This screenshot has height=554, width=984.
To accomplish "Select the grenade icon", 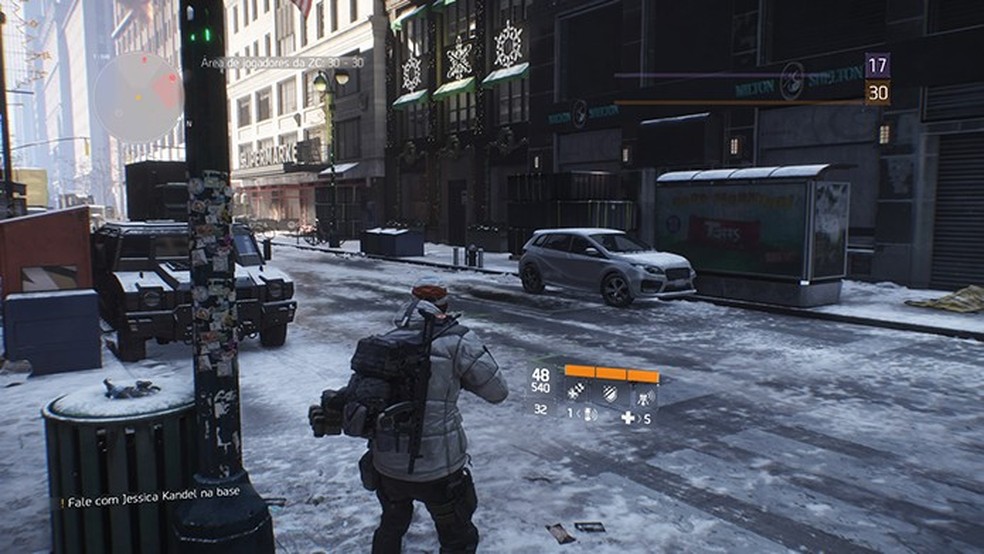I will tap(590, 414).
